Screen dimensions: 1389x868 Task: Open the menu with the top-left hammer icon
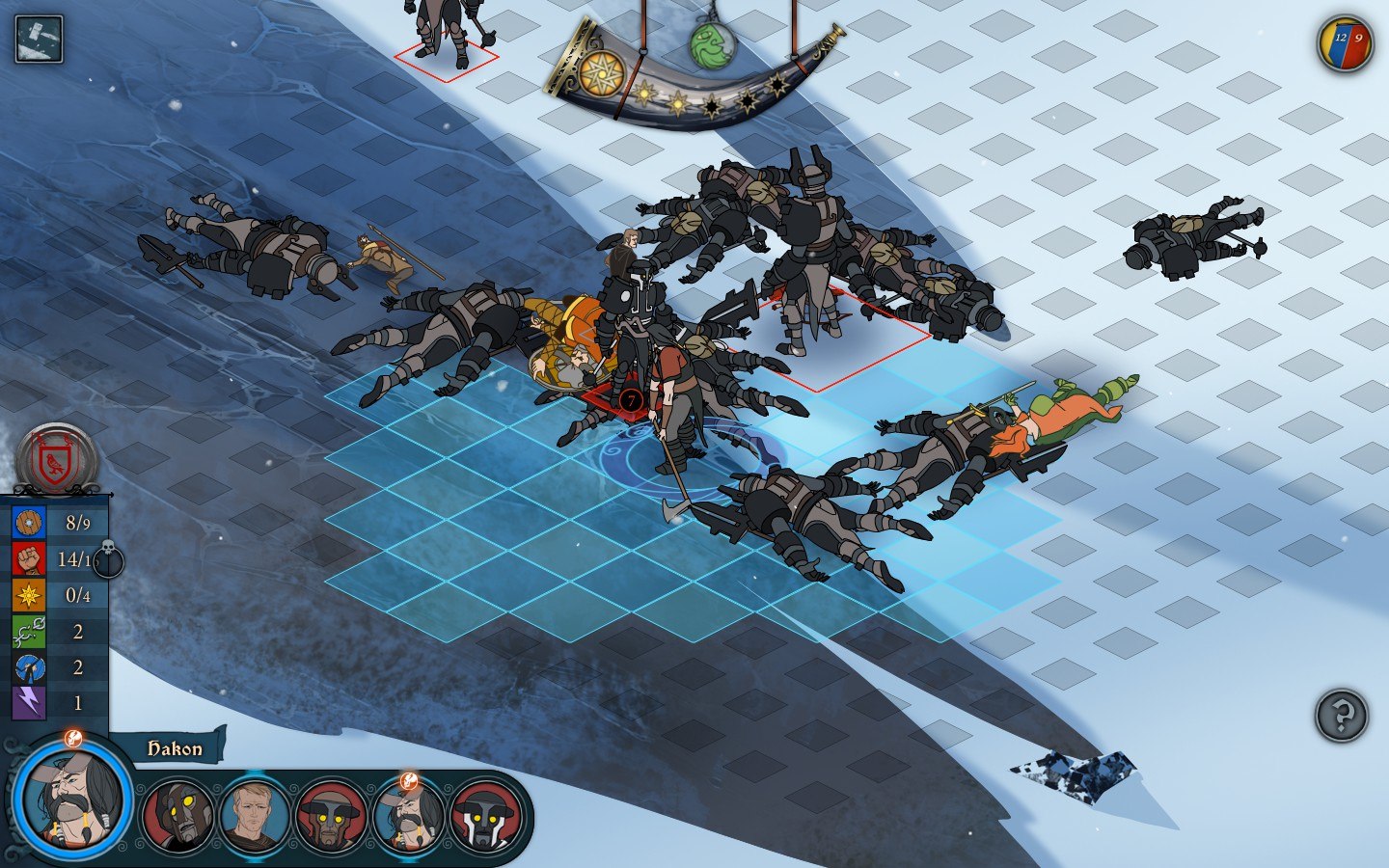click(x=40, y=40)
